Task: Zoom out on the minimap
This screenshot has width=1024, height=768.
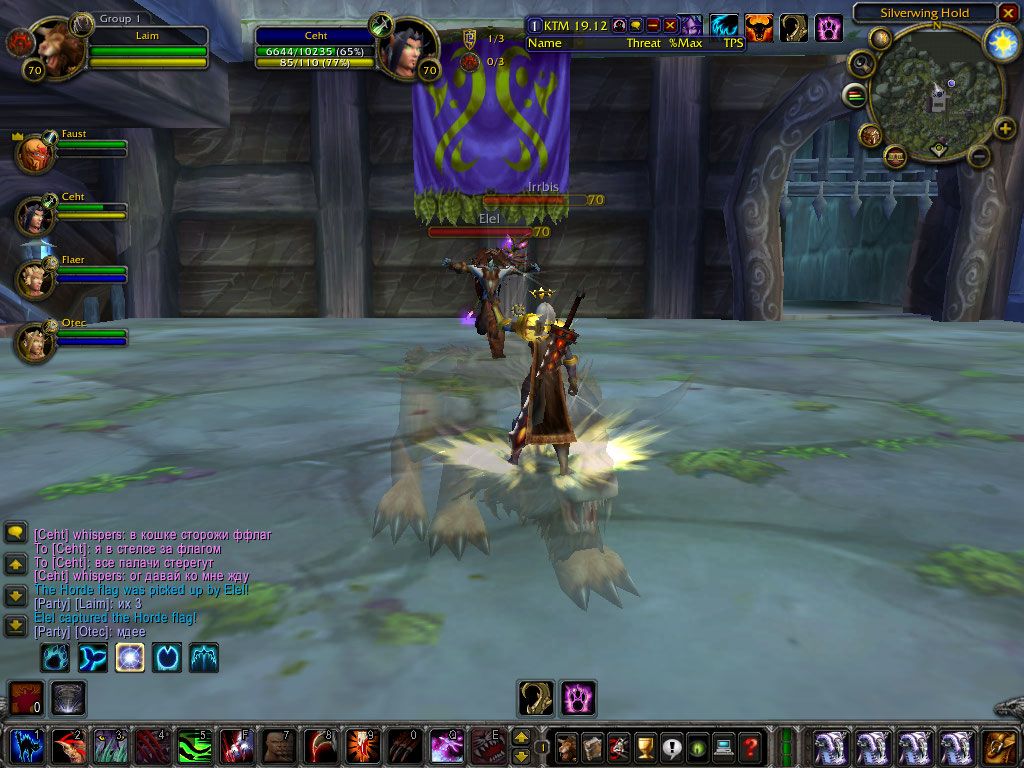Action: [979, 156]
